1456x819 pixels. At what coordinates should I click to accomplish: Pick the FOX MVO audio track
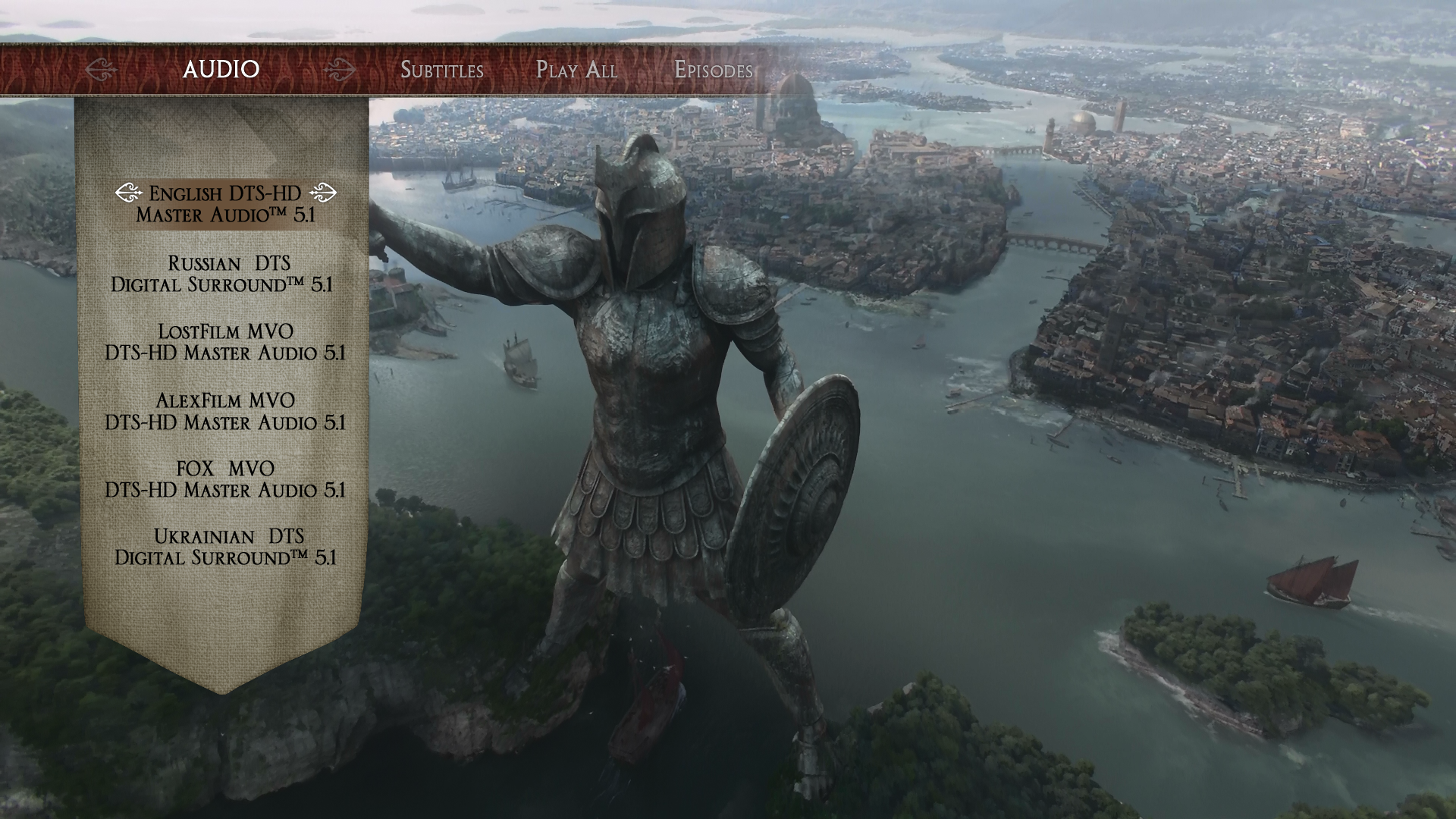[225, 479]
